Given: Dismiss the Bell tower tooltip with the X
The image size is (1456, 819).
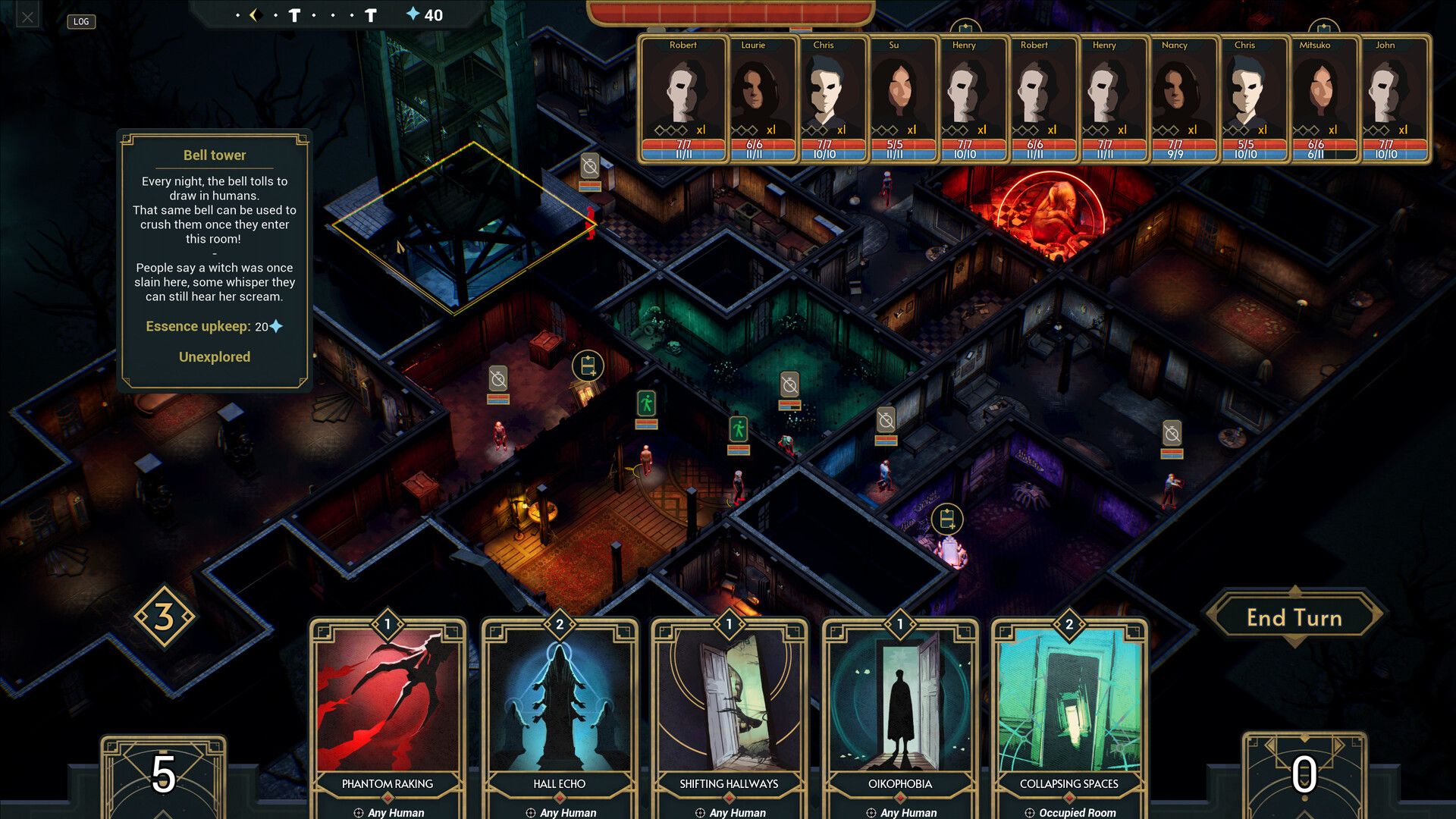Looking at the screenshot, I should [x=27, y=16].
